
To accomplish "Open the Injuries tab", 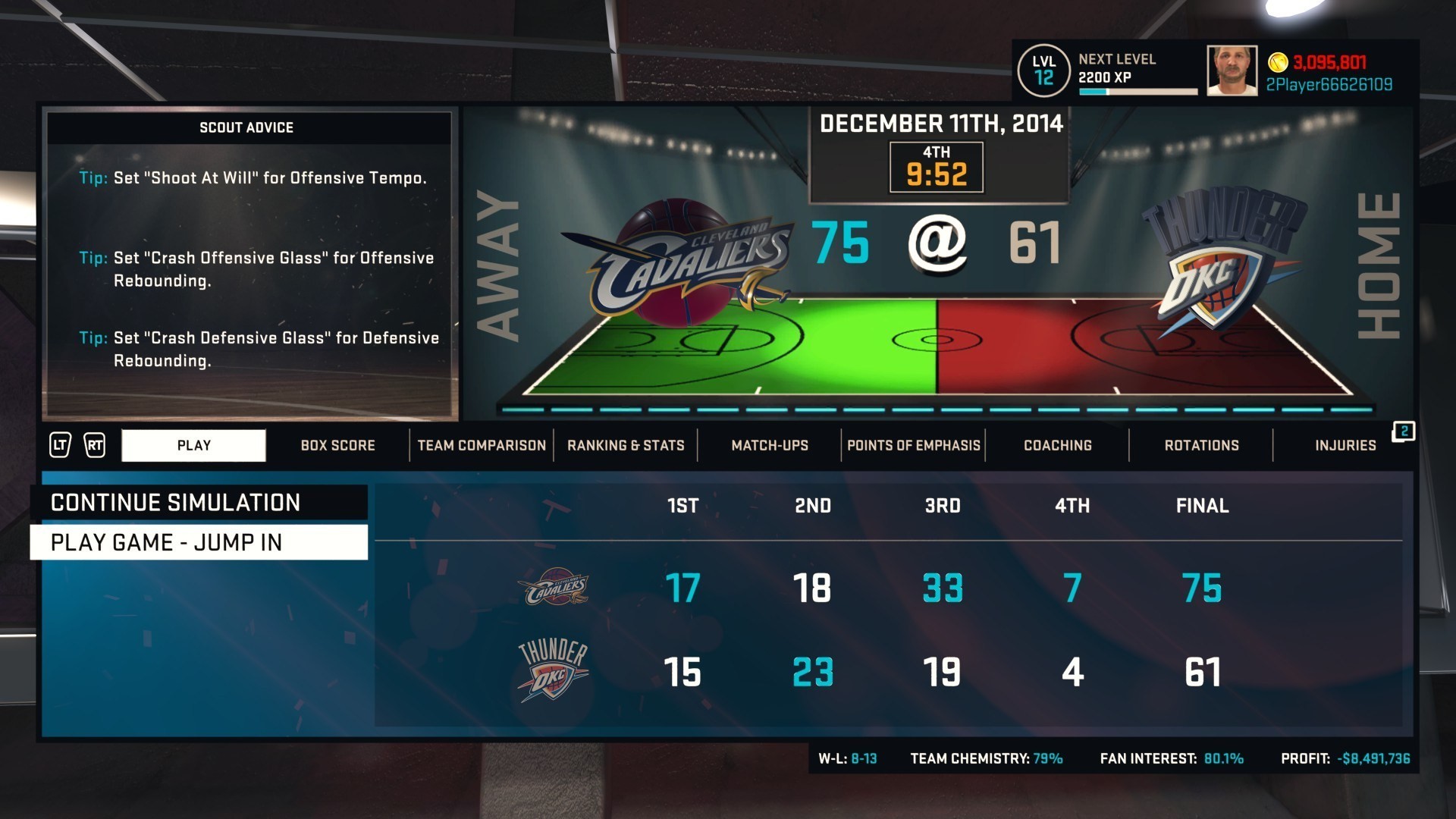I will 1345,446.
